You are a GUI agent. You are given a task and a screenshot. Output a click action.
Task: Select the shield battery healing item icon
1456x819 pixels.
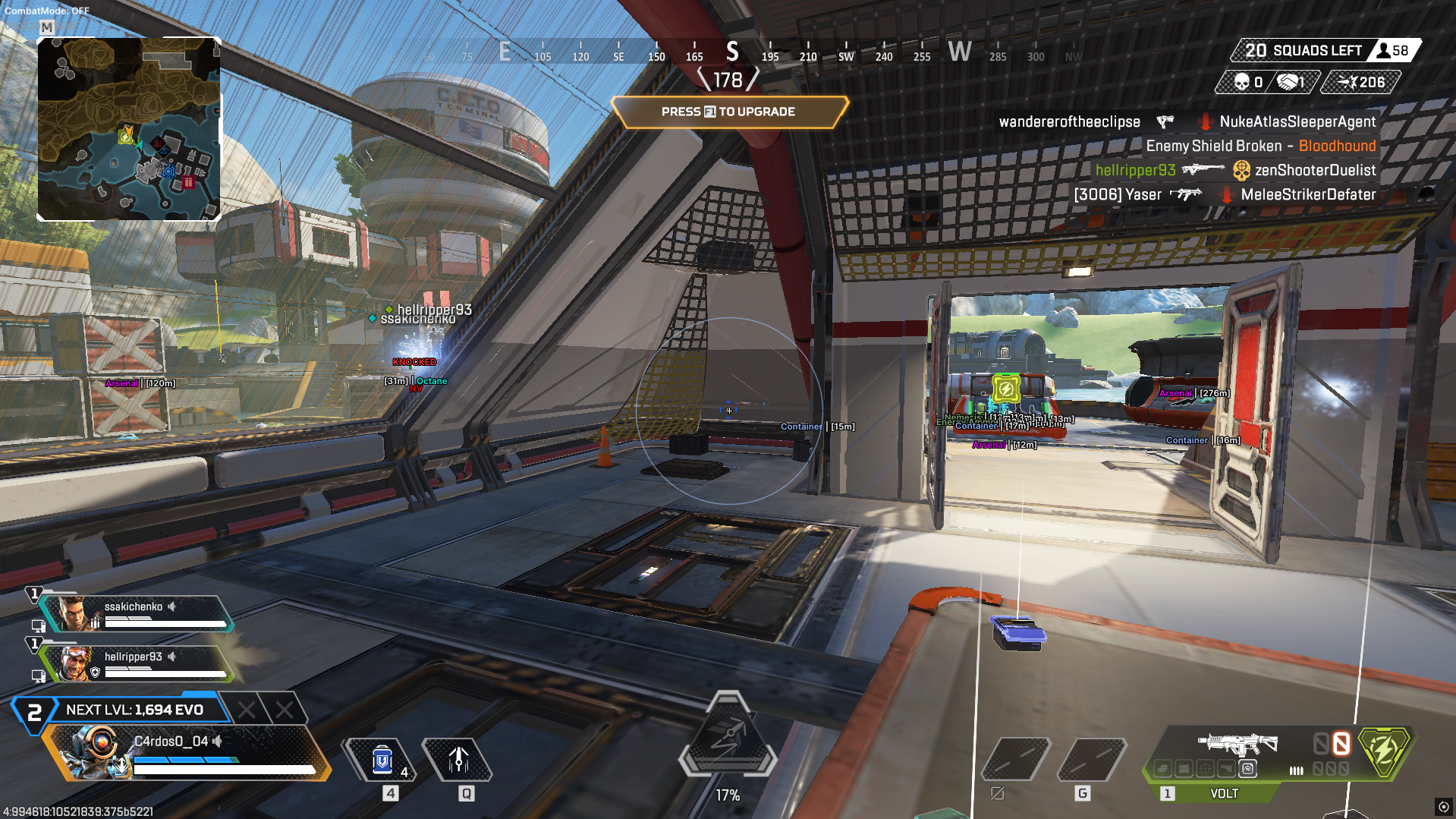383,759
